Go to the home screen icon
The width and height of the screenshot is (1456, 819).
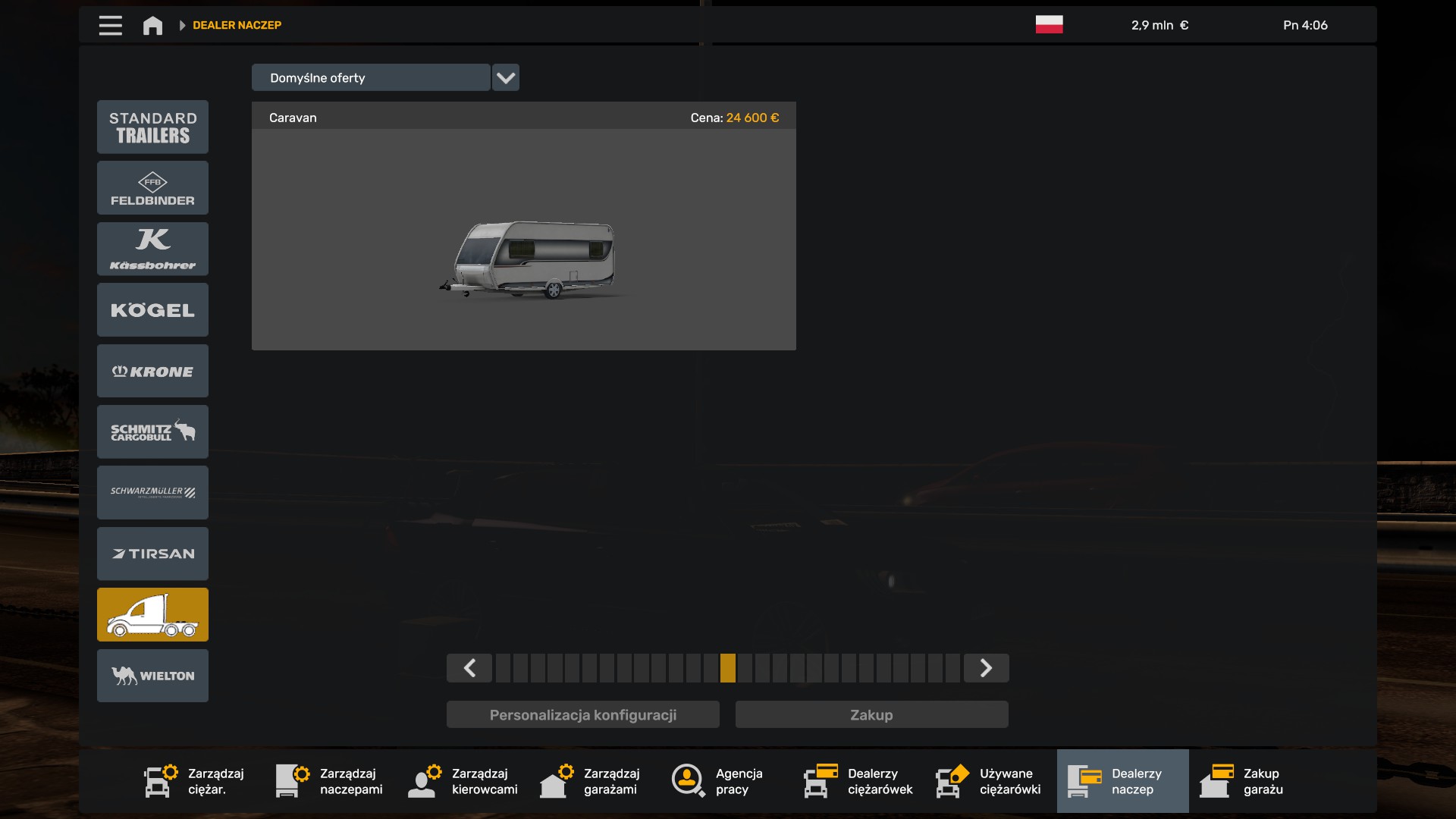(152, 25)
